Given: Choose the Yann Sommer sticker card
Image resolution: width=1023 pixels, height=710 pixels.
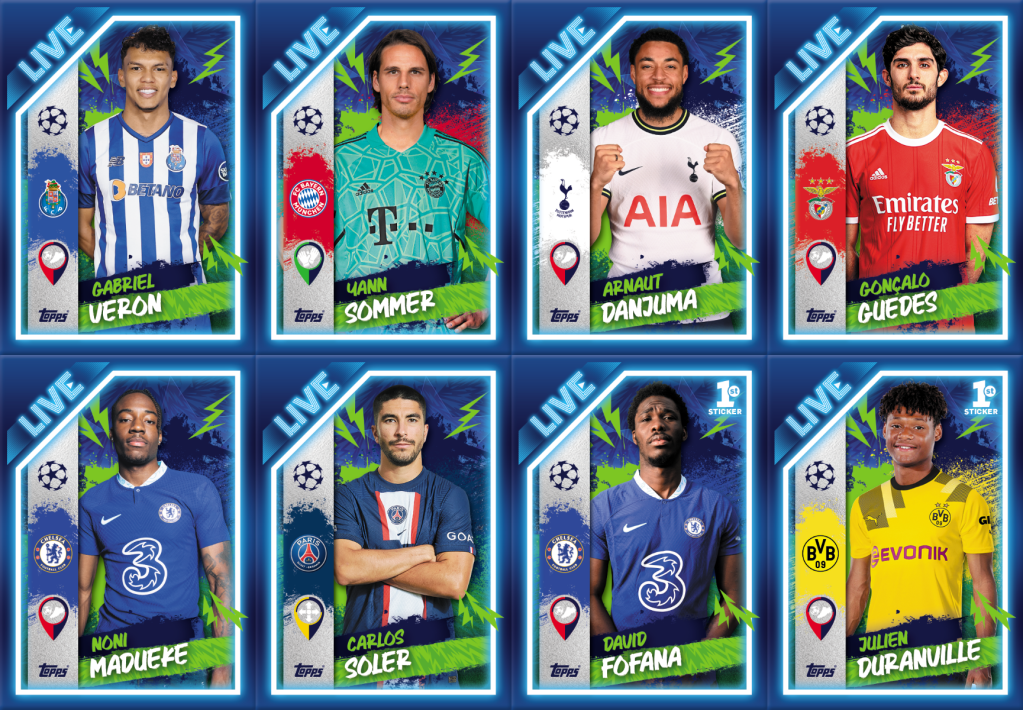Looking at the screenshot, I should pos(384,176).
